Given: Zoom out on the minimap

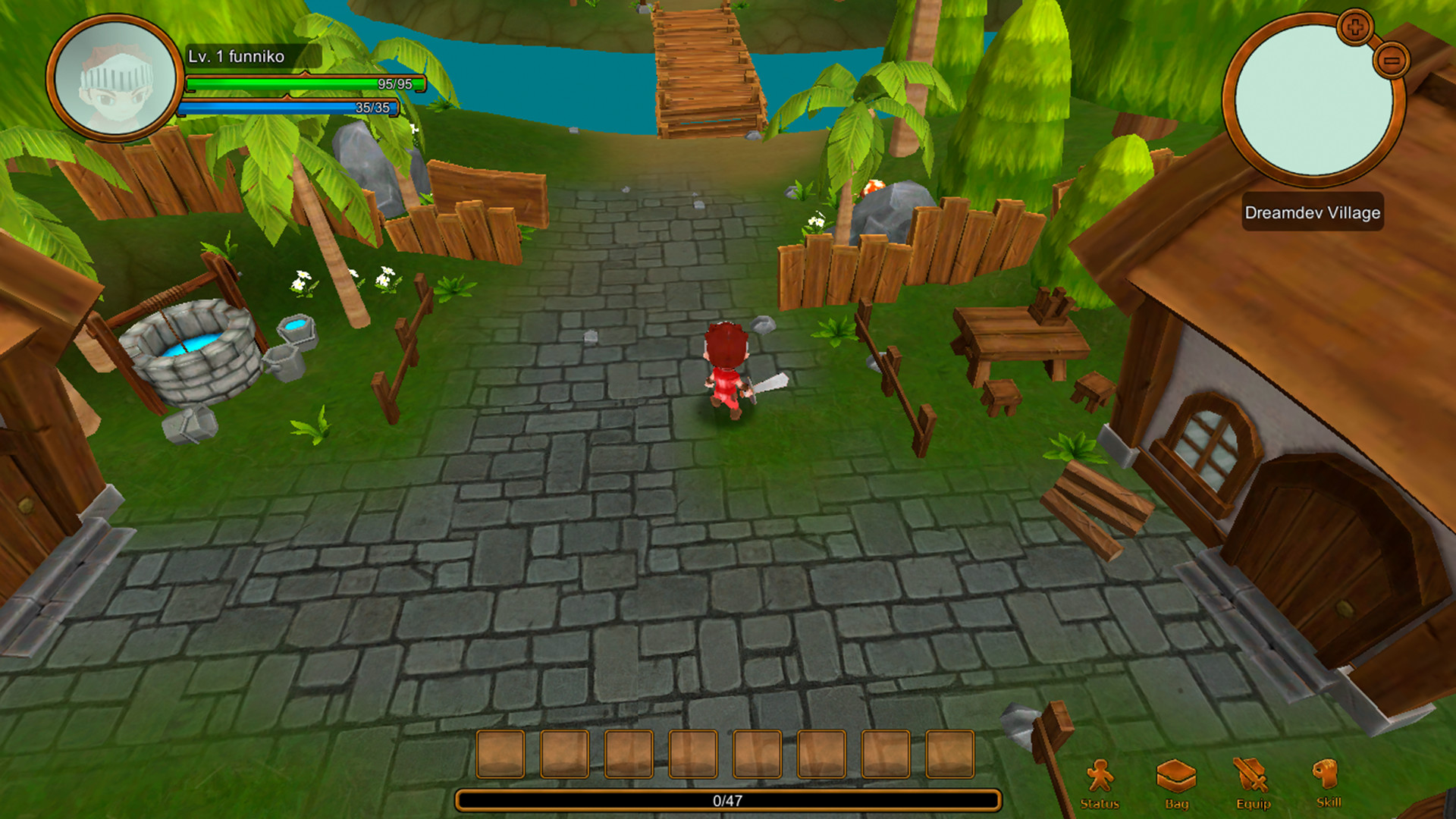Looking at the screenshot, I should point(1390,61).
